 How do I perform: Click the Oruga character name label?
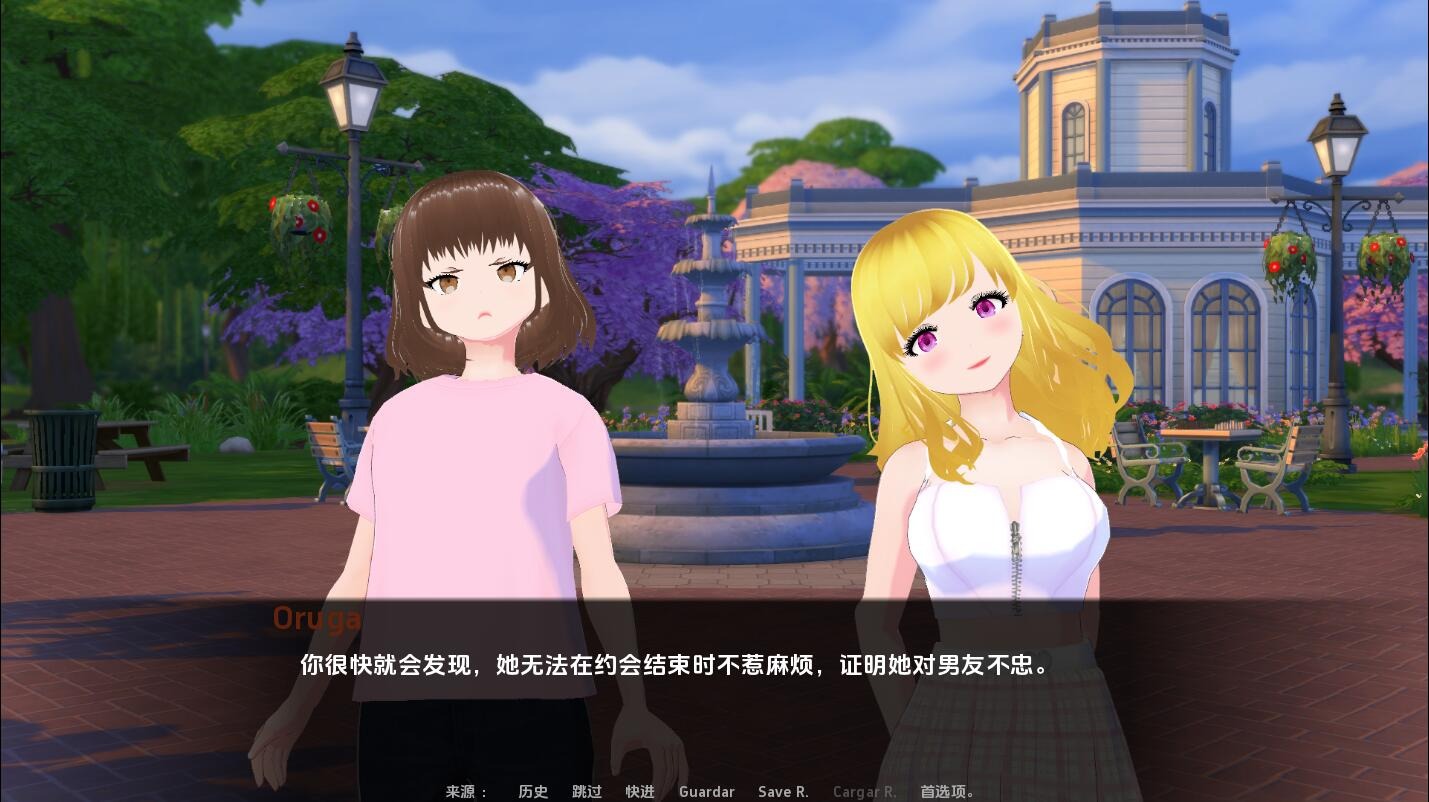316,618
